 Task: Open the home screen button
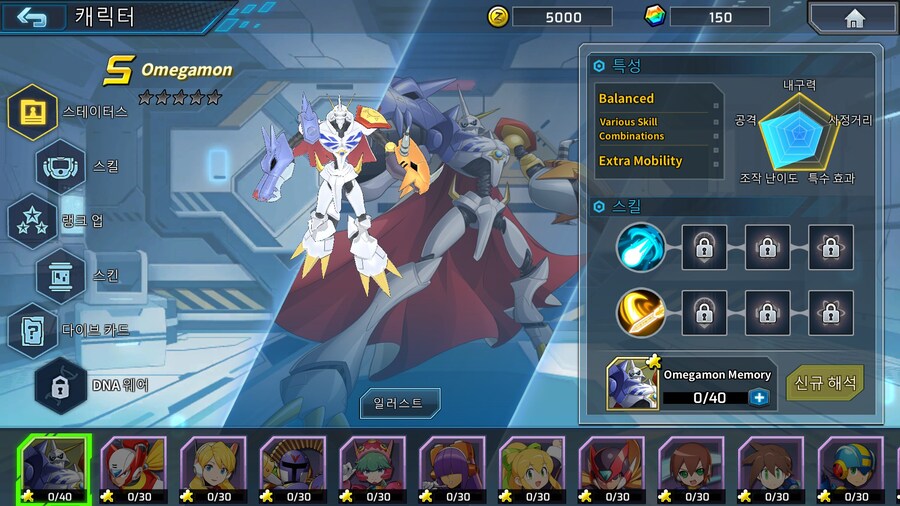(x=853, y=18)
